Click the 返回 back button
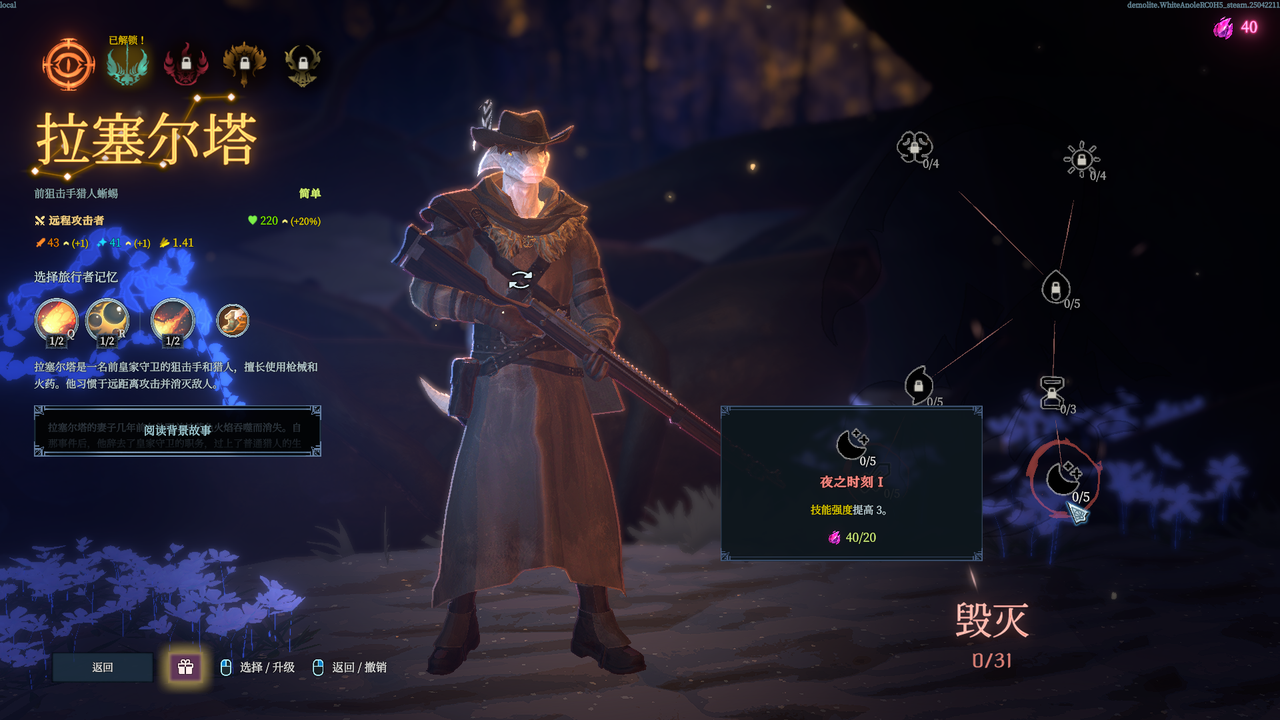 (x=103, y=667)
